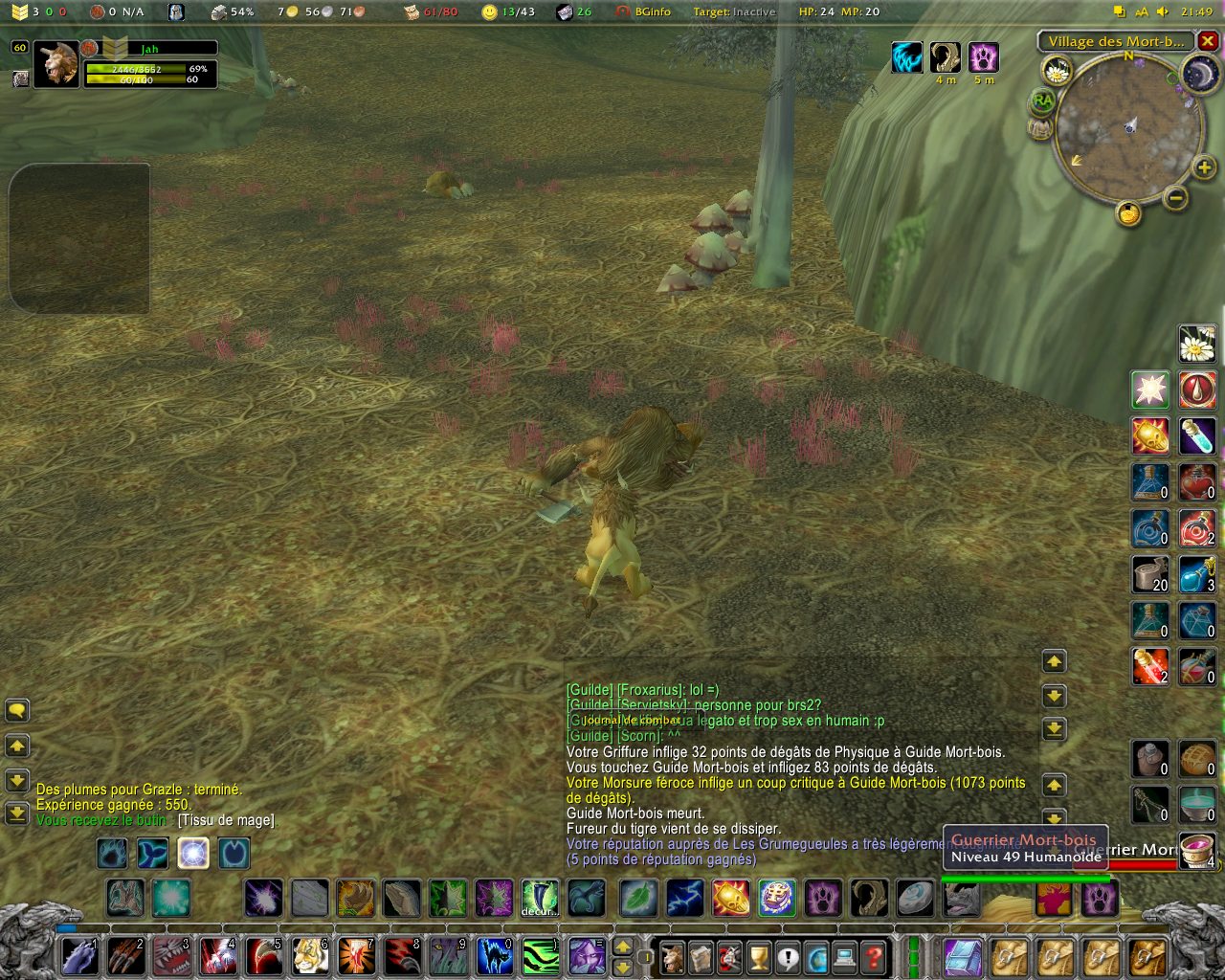Click the daisy tracking icon beside the minimap
Image resolution: width=1225 pixels, height=980 pixels.
point(1058,70)
